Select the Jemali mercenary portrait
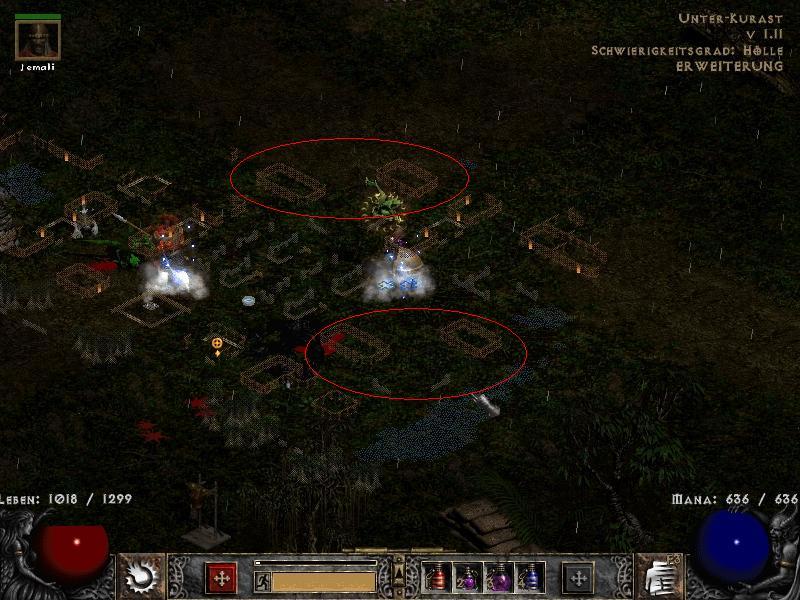Image resolution: width=800 pixels, height=600 pixels. [x=38, y=40]
